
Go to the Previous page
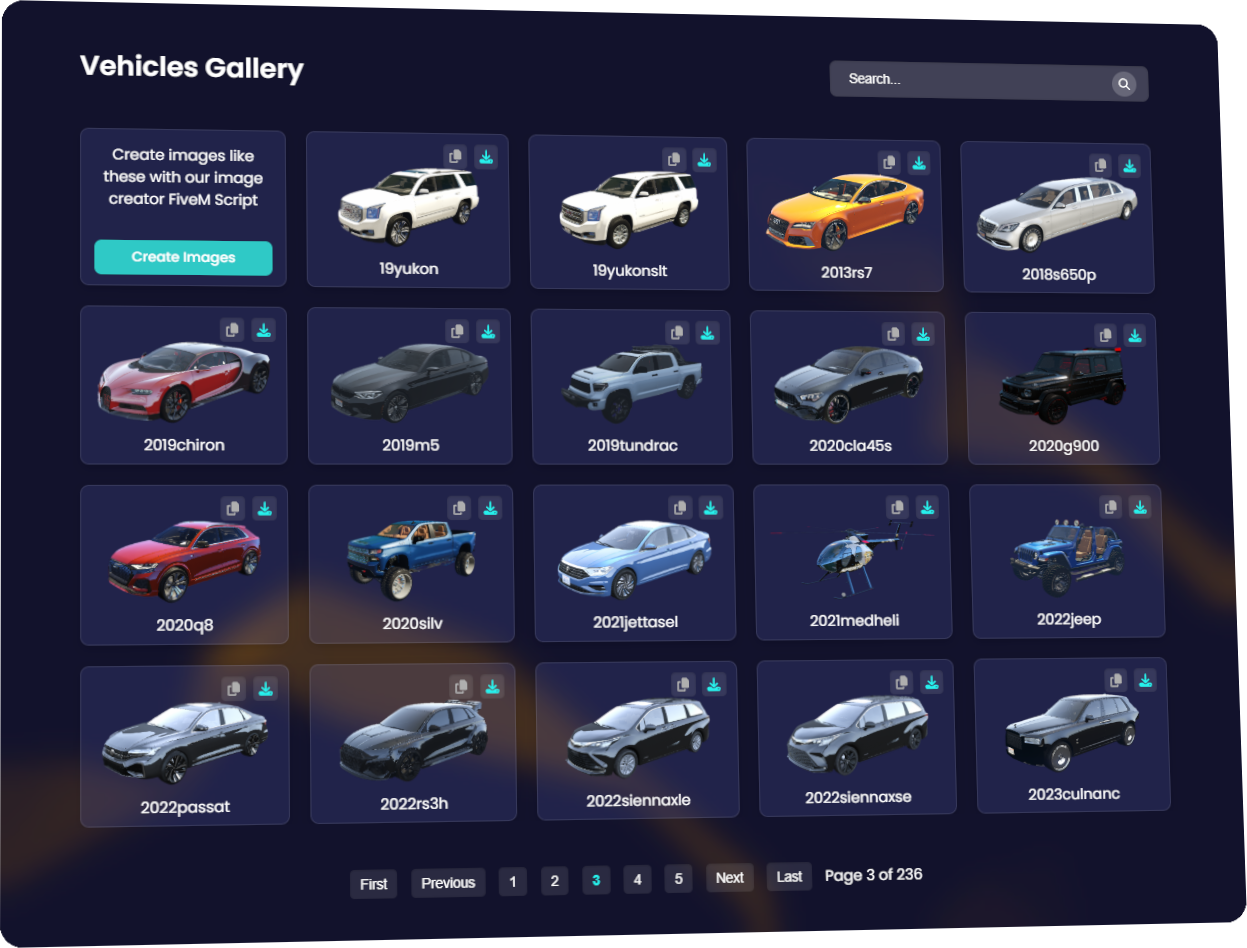coord(448,883)
